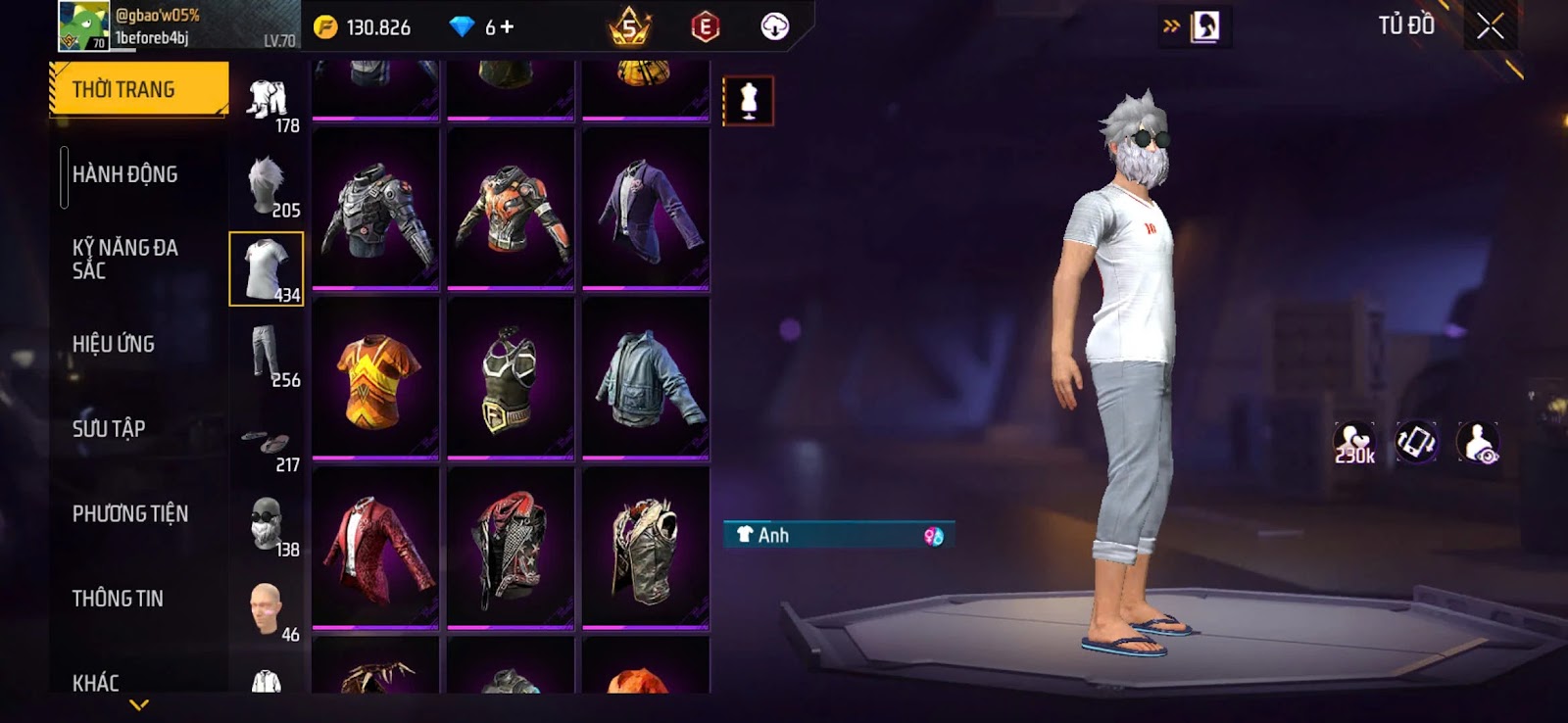The image size is (1568, 723).
Task: Open the HÀNH ĐỘNG section
Action: pos(125,174)
